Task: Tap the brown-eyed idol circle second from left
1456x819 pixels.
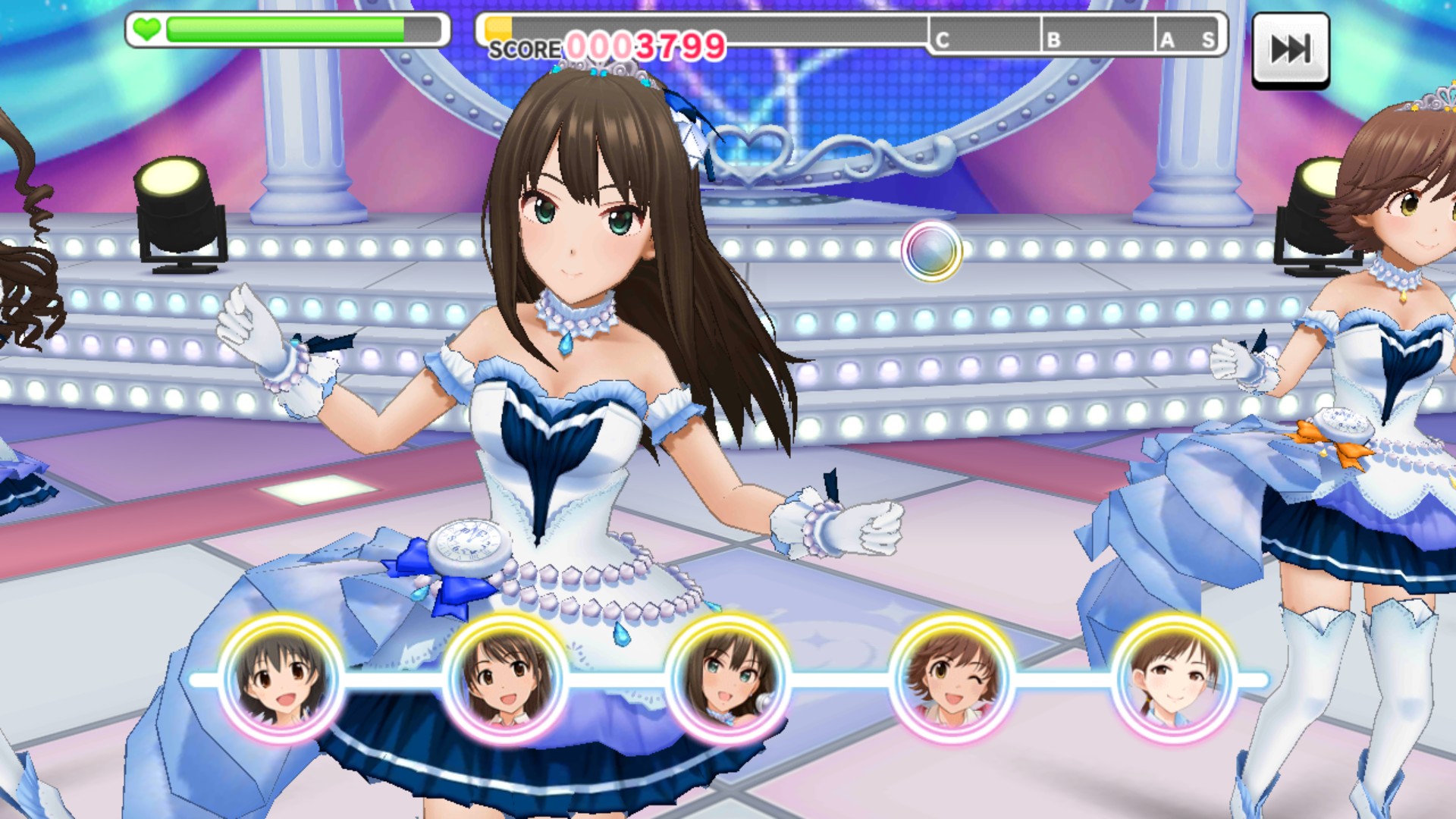Action: (x=505, y=678)
